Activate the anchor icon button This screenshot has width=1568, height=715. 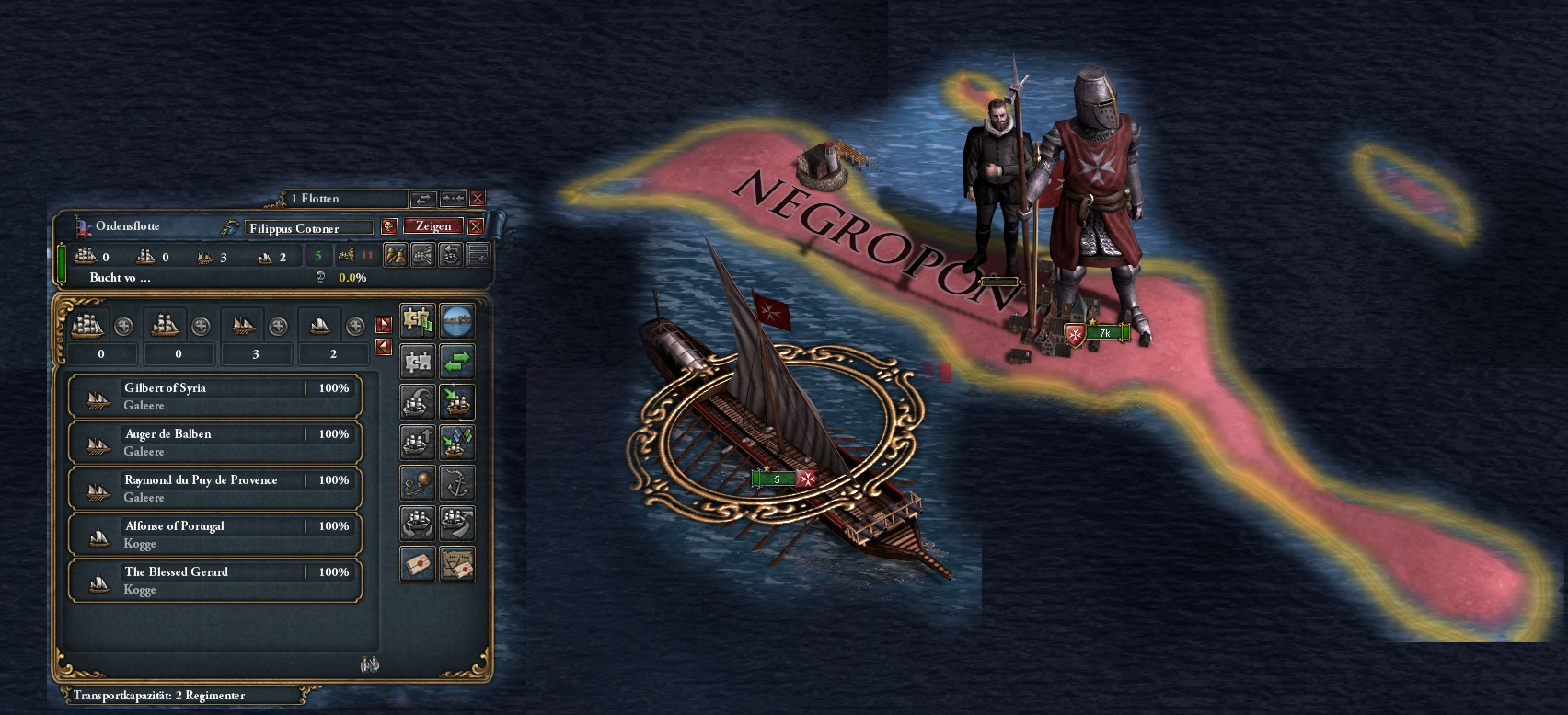(456, 482)
